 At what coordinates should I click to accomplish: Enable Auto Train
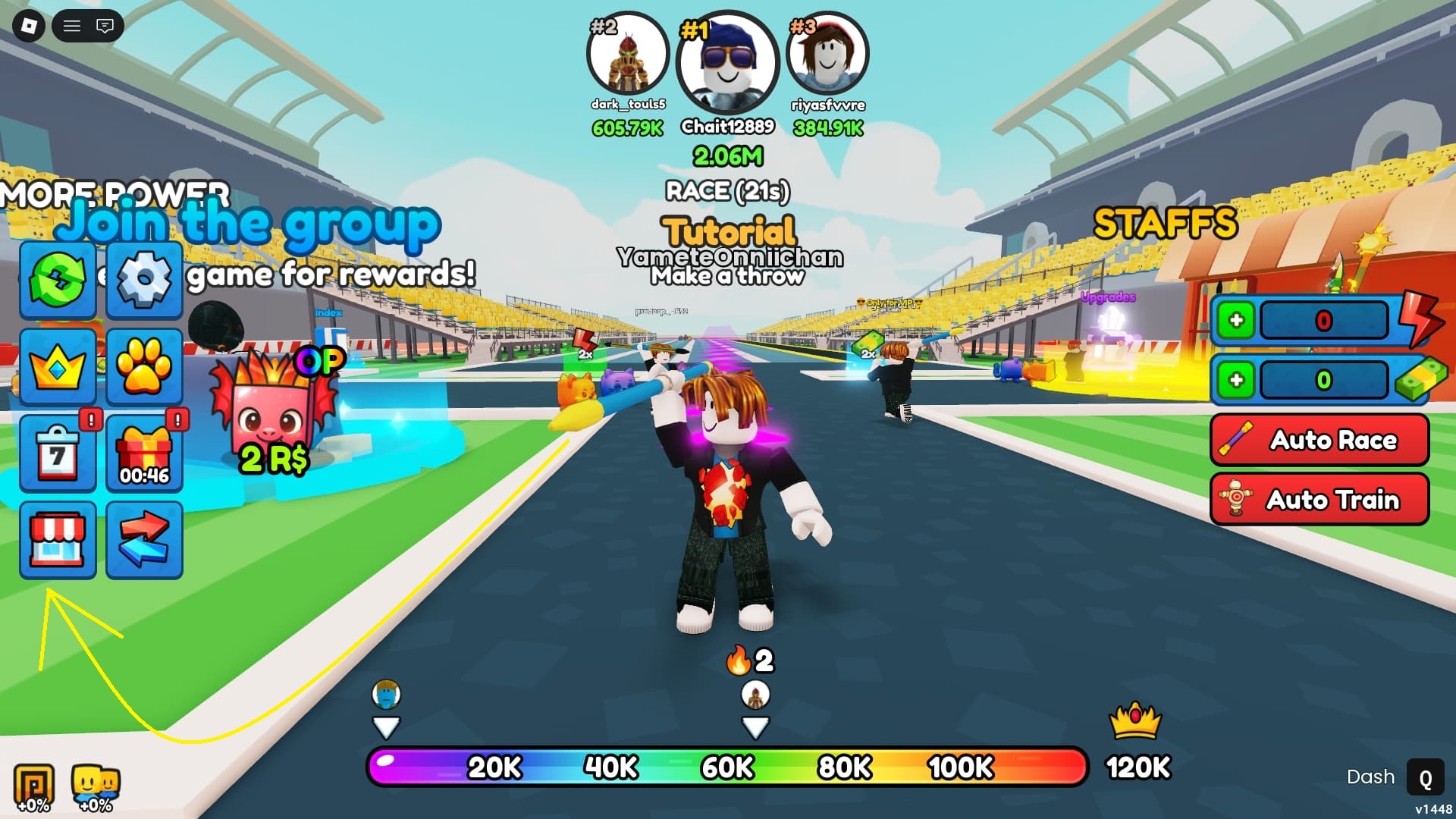[x=1319, y=500]
